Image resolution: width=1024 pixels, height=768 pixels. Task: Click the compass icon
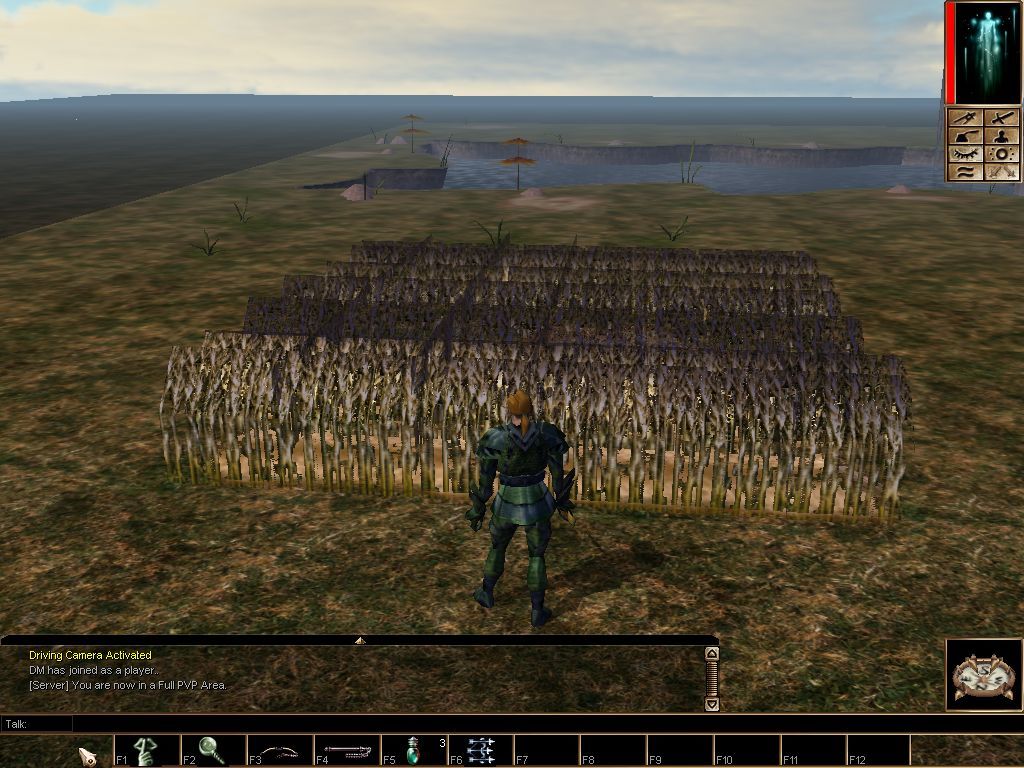click(x=984, y=675)
